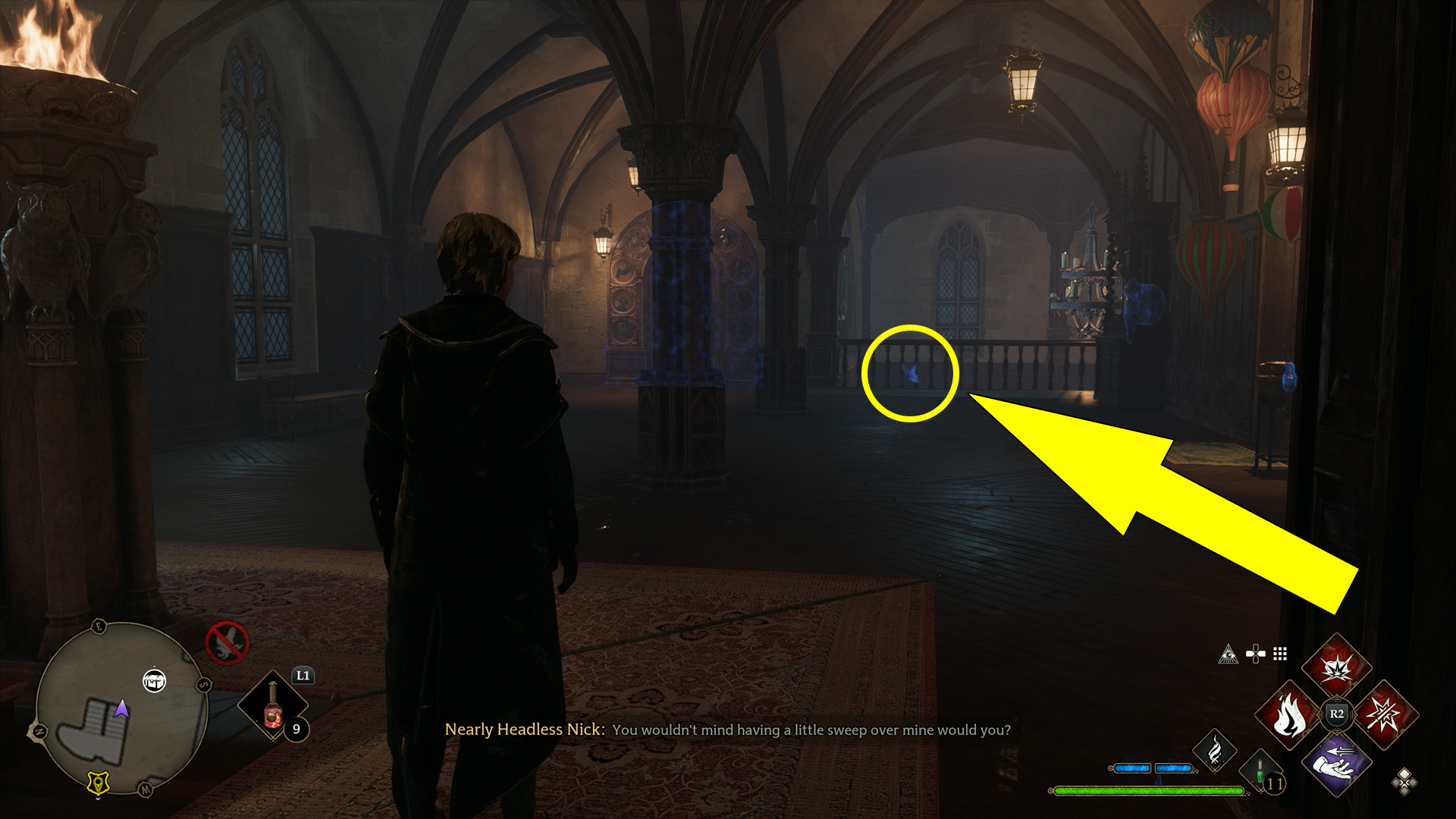Click the eye-in-triangle vision icon
The image size is (1456, 819).
click(1228, 655)
